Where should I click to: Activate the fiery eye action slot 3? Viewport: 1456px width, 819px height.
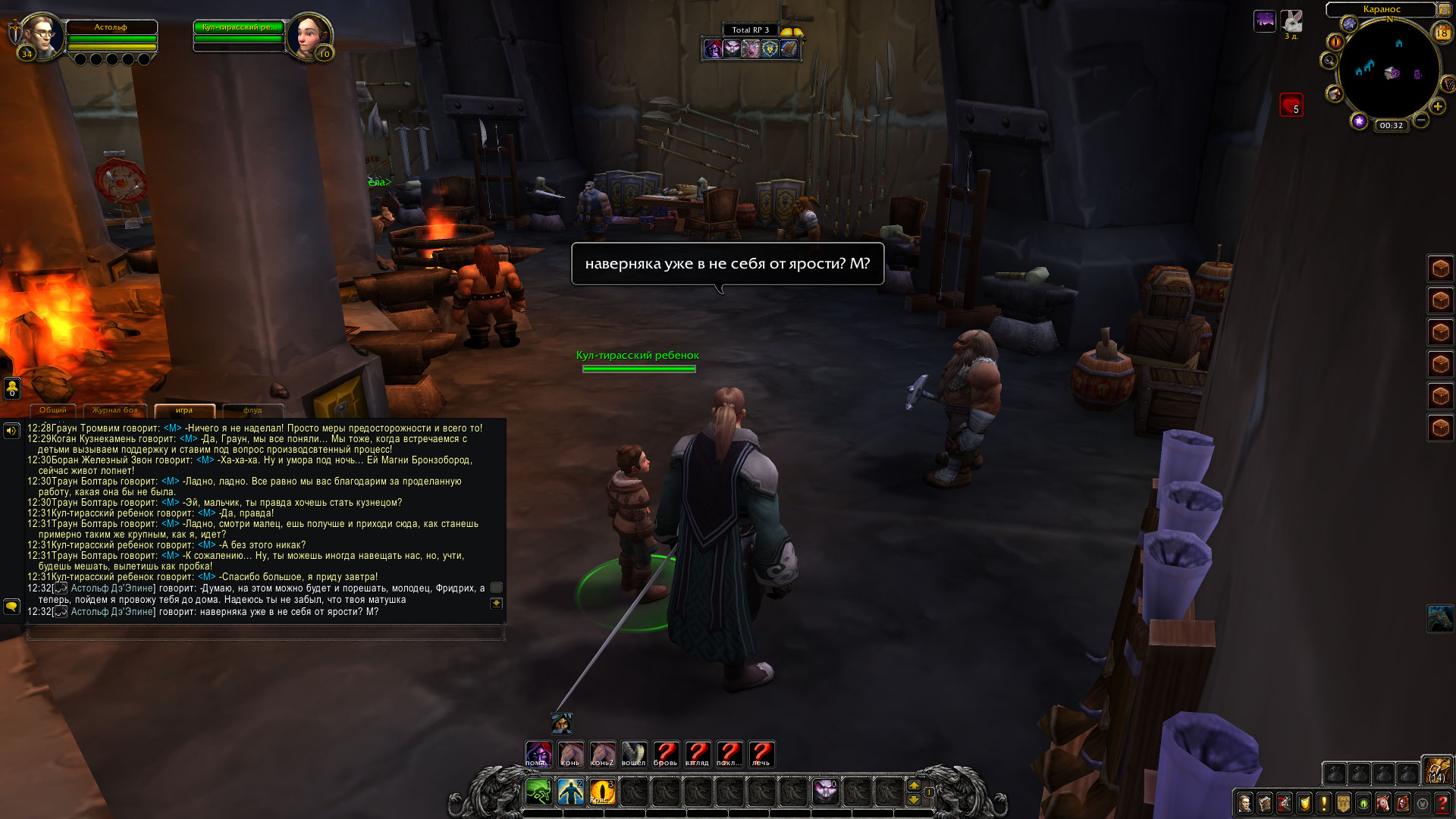[602, 792]
